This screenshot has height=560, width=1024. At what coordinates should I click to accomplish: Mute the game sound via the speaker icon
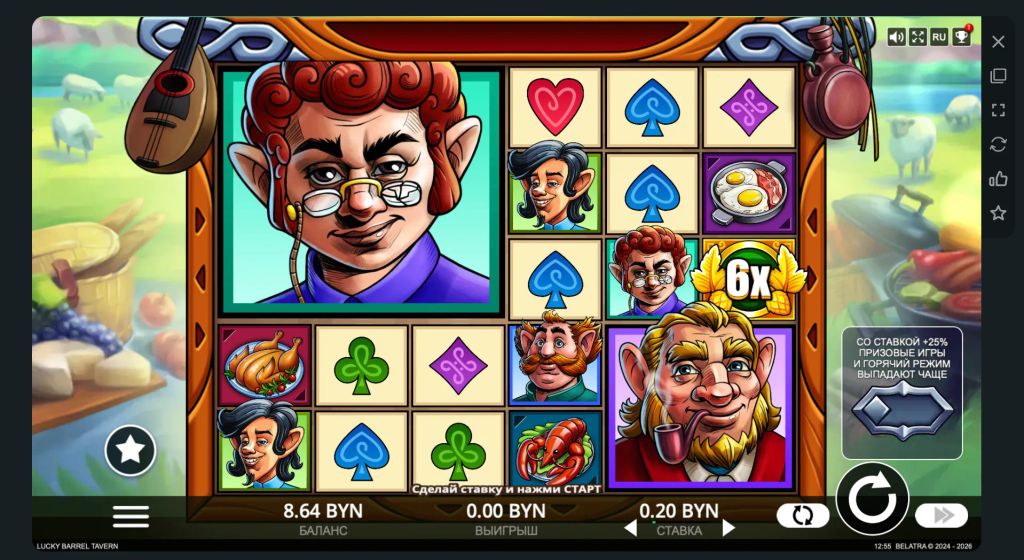point(896,37)
